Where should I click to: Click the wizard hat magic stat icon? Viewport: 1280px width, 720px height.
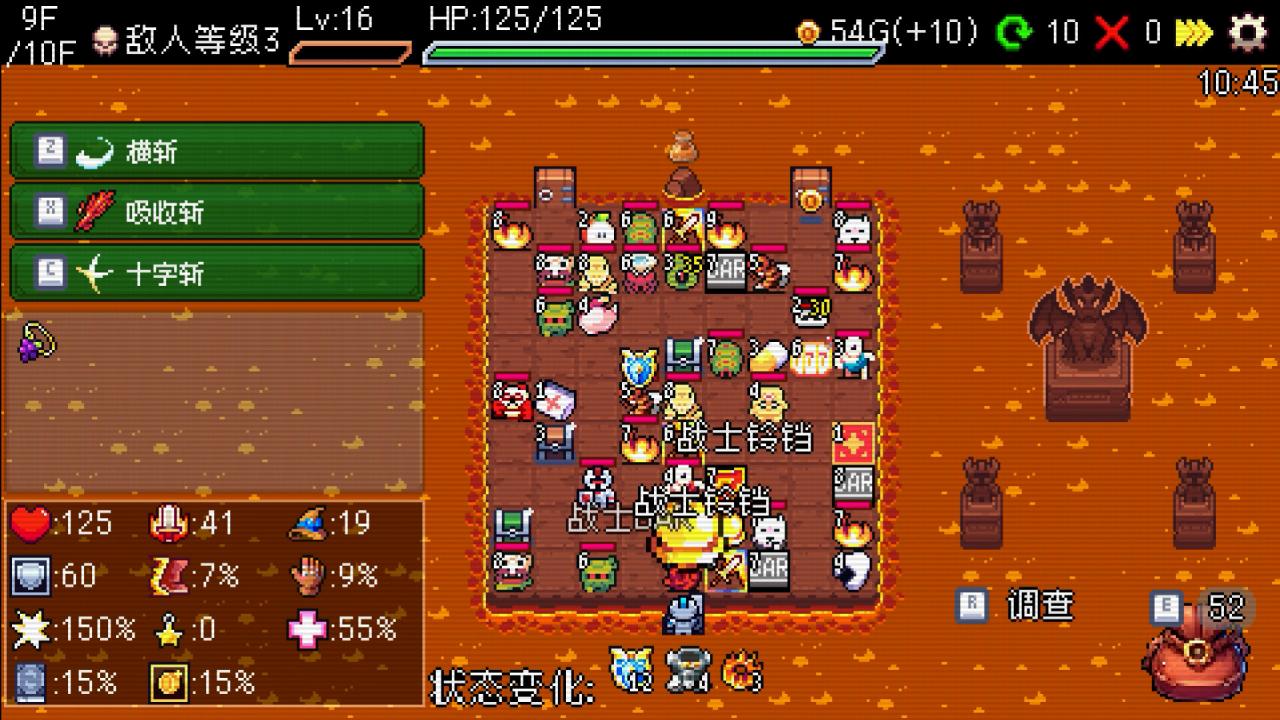[306, 521]
